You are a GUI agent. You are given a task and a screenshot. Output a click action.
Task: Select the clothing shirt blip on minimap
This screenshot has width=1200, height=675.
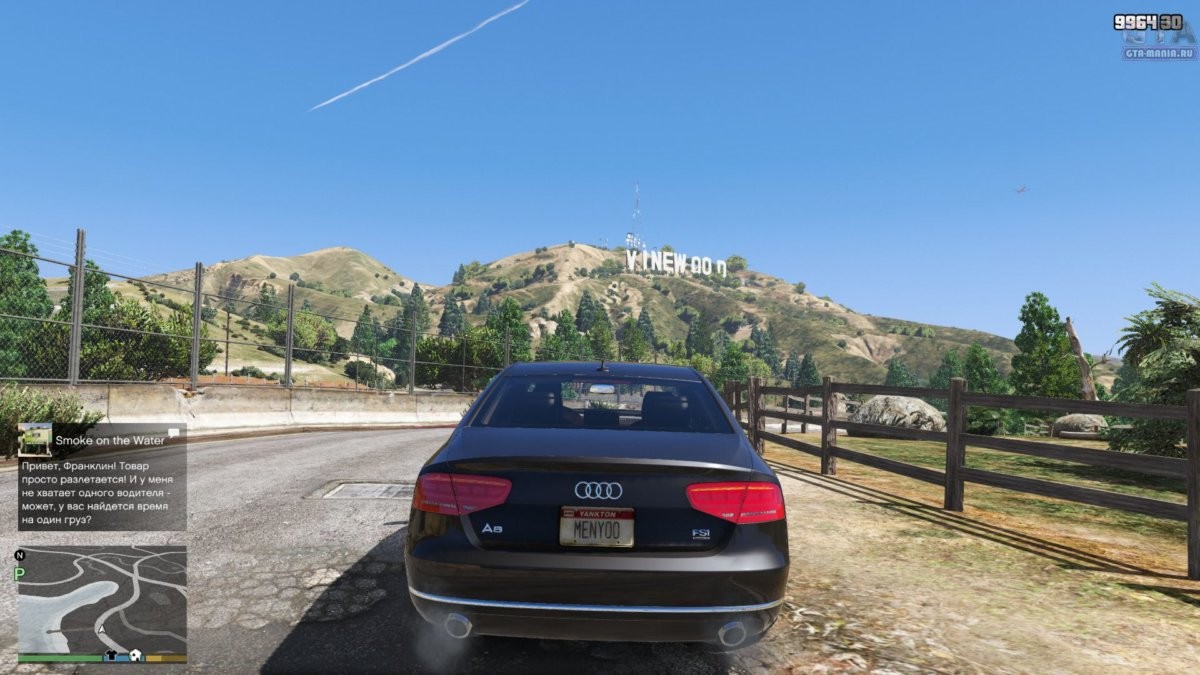112,656
